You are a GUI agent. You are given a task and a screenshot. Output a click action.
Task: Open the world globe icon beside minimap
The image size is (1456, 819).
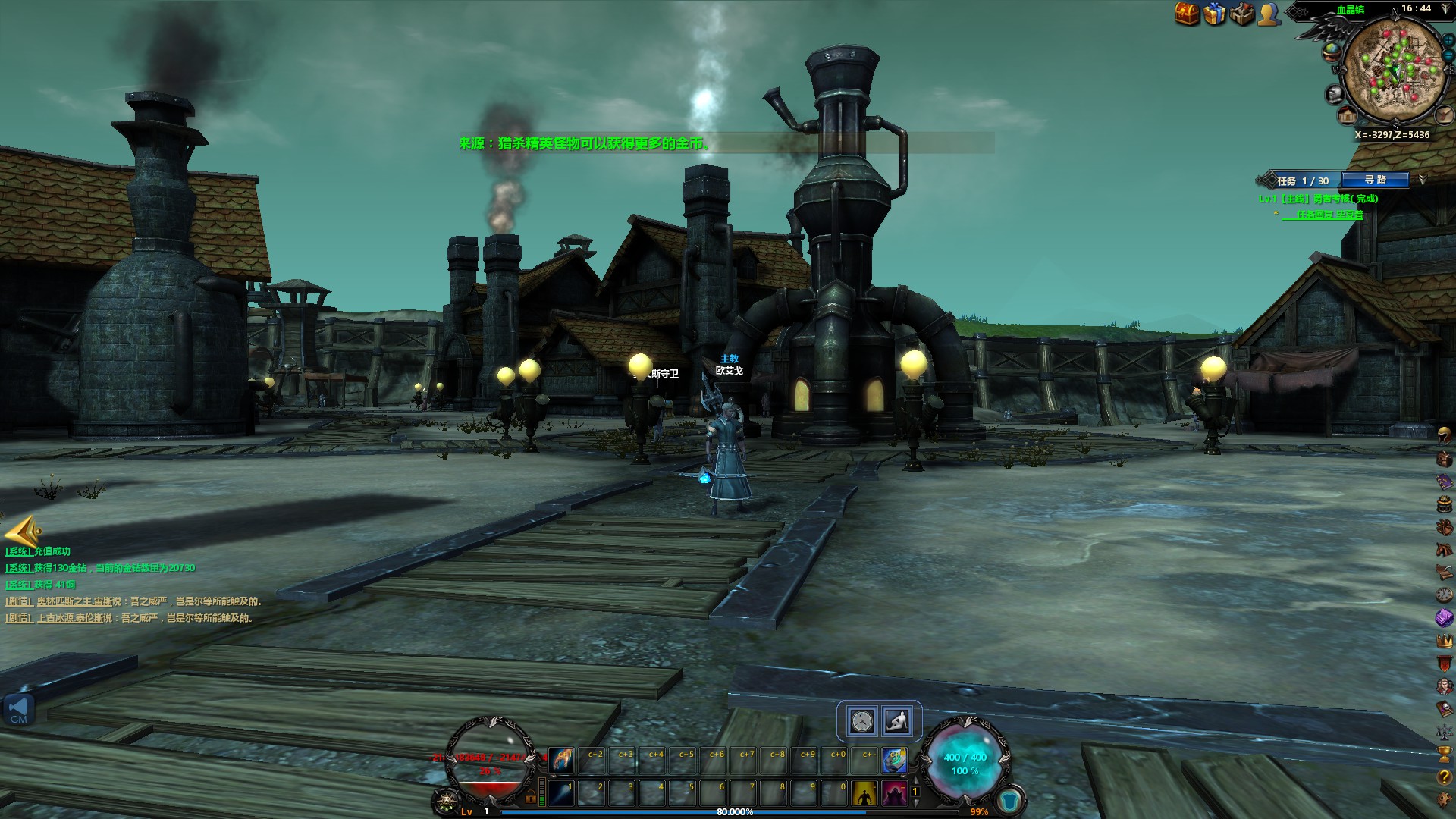click(x=1331, y=51)
